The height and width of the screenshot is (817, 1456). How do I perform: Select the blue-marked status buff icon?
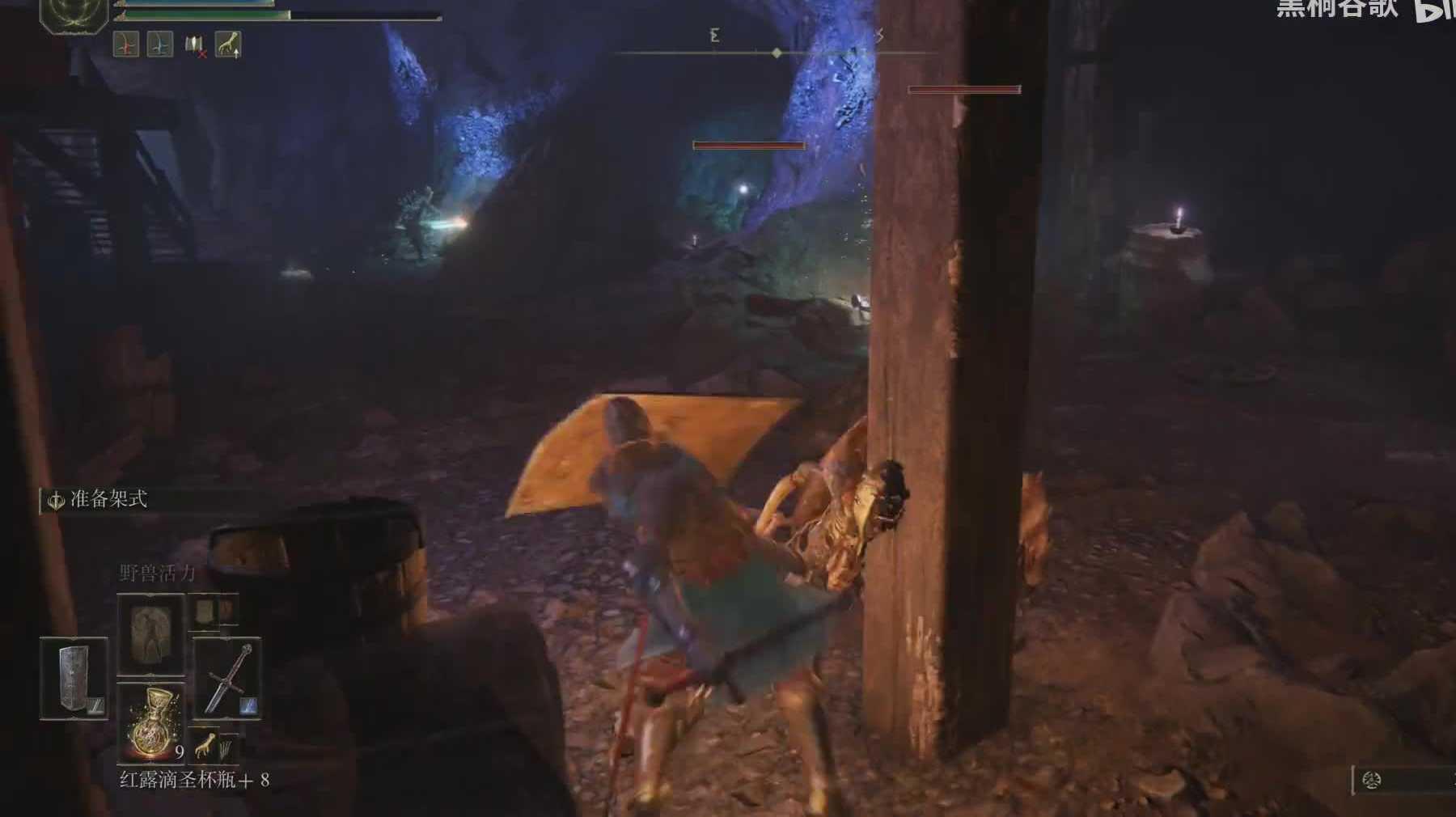(x=159, y=44)
